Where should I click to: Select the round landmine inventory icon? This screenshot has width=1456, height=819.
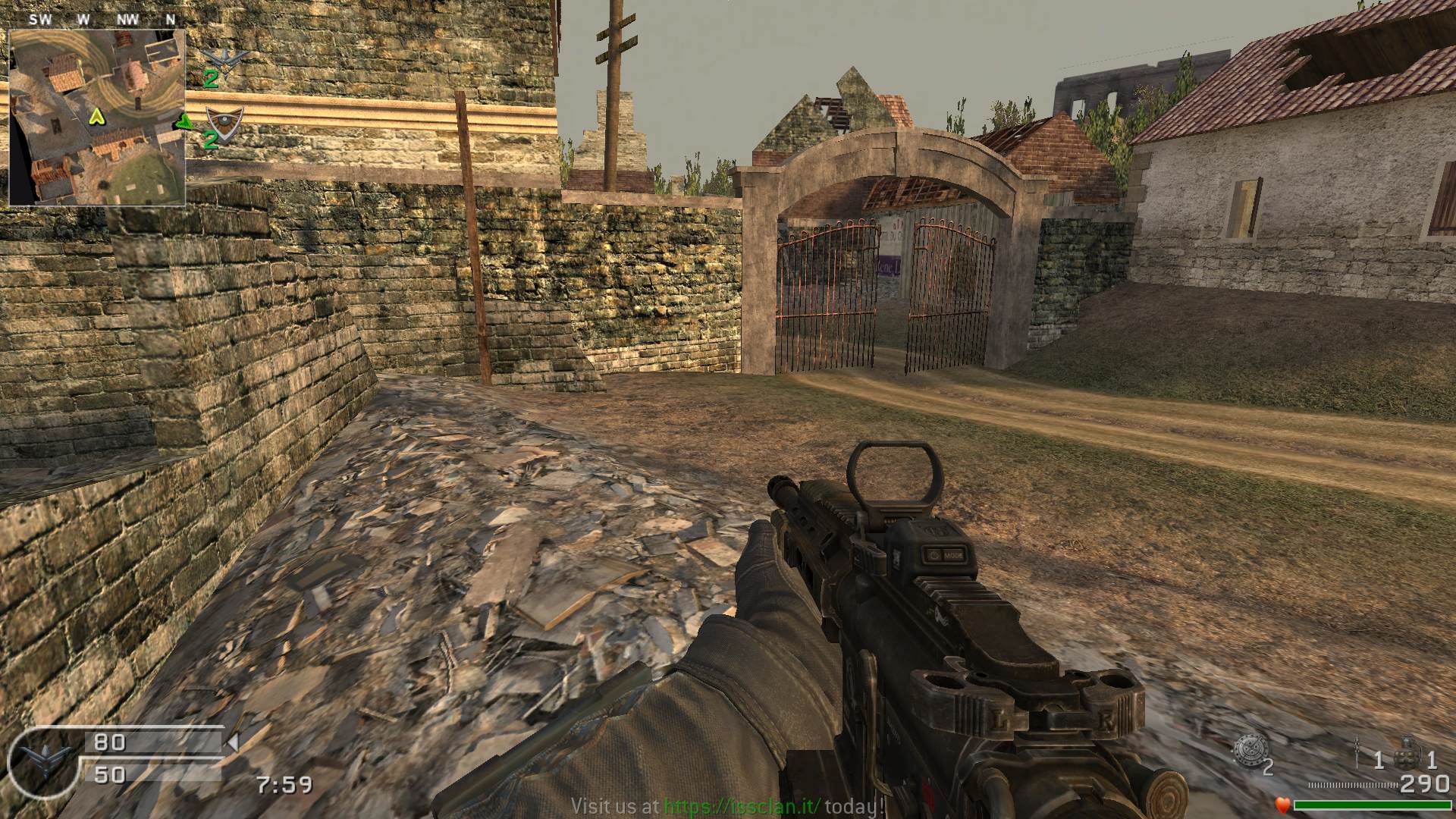coord(1247,750)
